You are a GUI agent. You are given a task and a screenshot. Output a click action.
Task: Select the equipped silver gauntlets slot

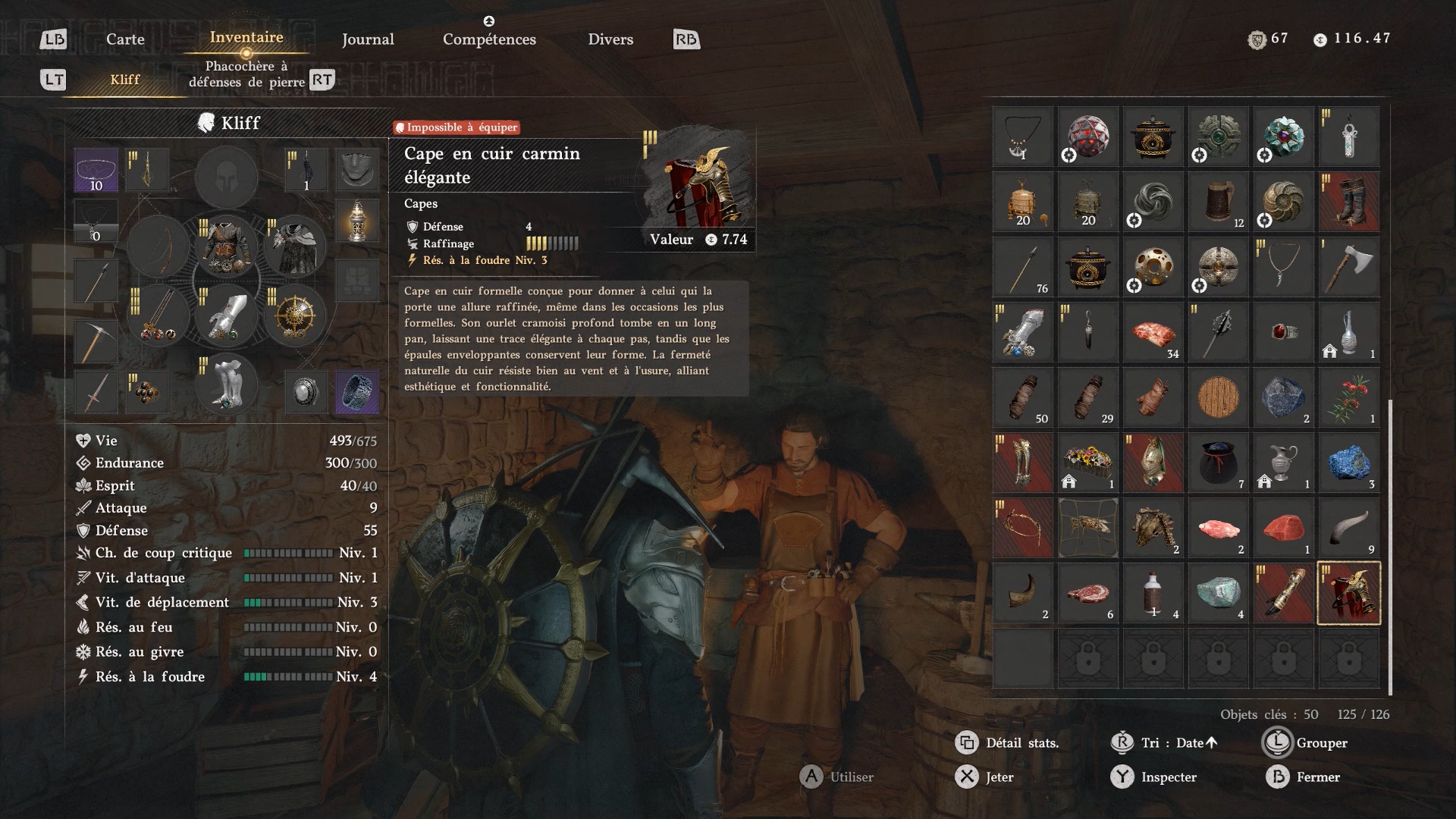coord(227,316)
